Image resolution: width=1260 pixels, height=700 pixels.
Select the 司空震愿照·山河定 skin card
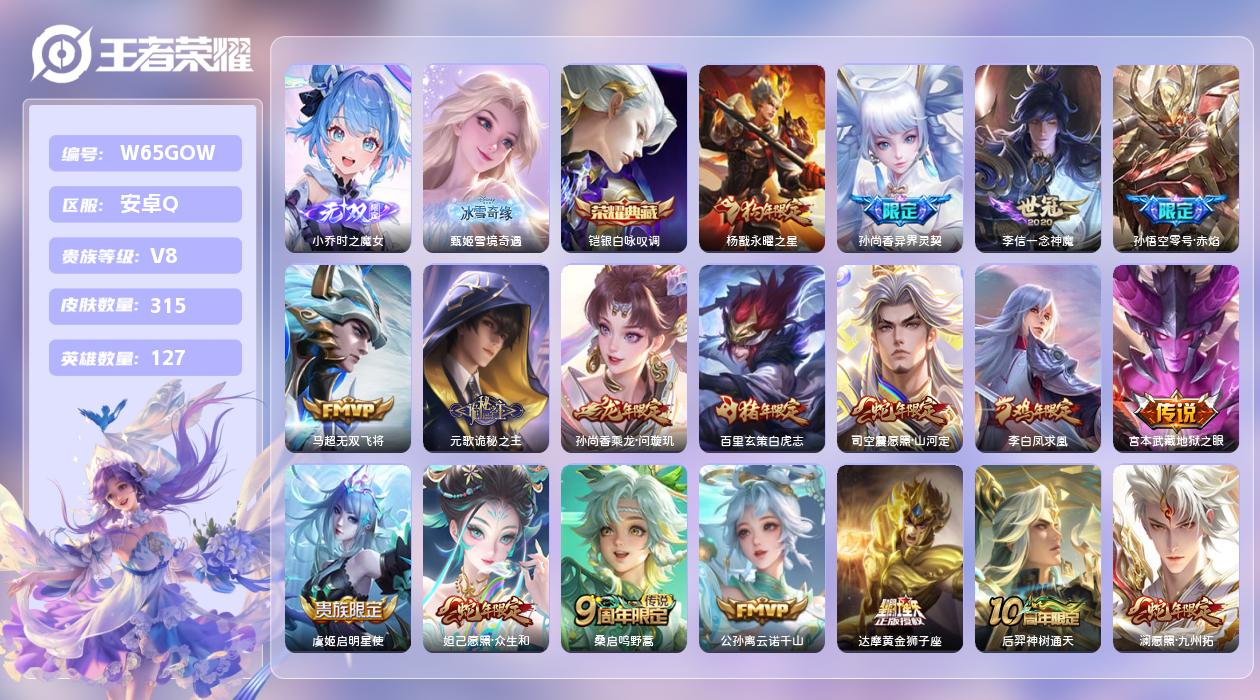click(x=900, y=358)
